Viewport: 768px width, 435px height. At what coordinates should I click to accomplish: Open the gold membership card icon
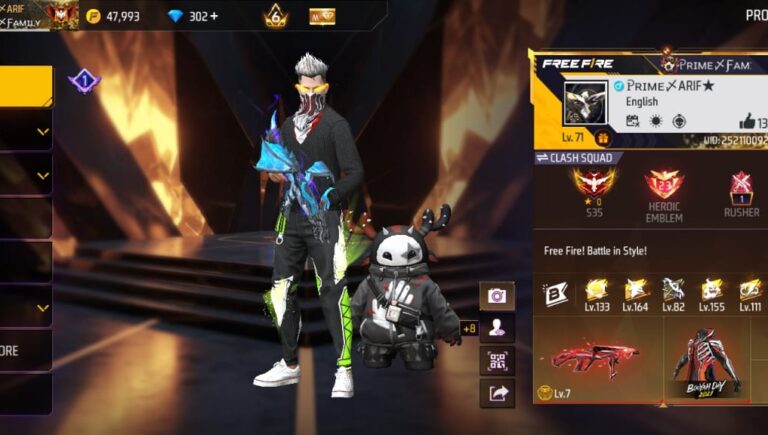(322, 16)
